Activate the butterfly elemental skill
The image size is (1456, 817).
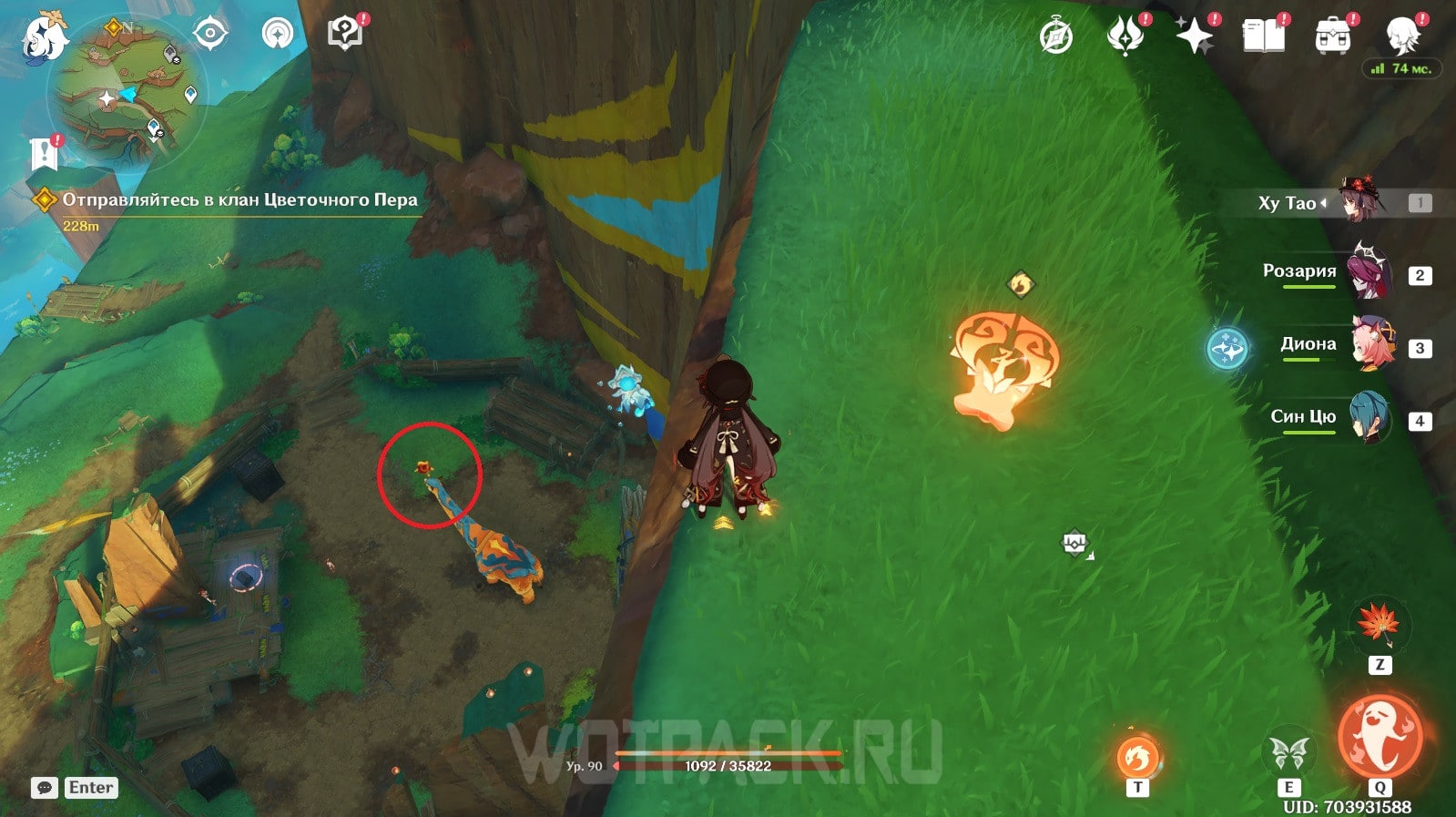[x=1288, y=753]
